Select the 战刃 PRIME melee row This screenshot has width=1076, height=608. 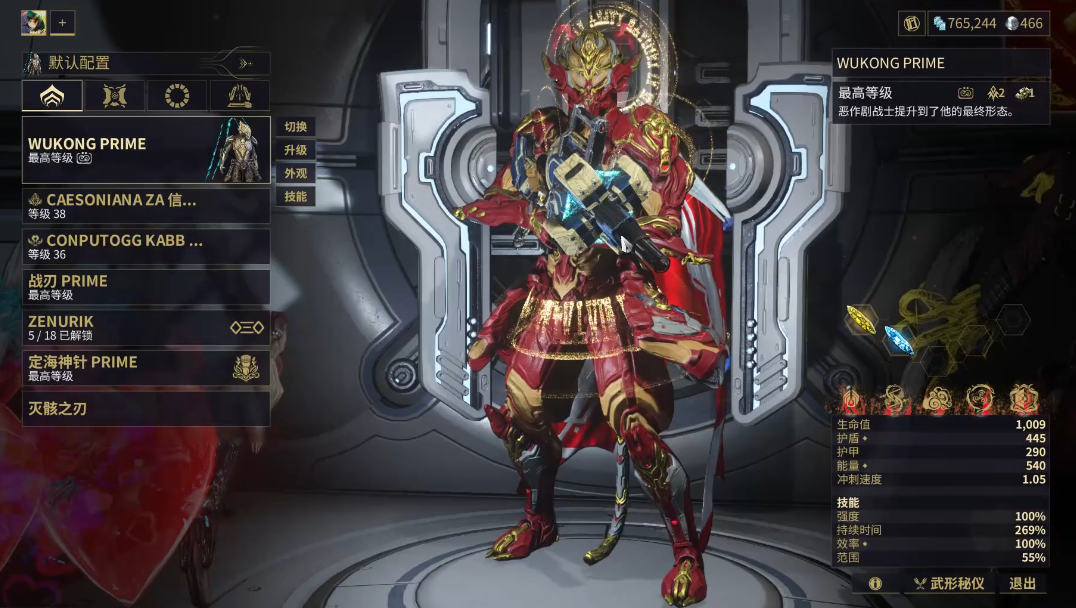point(146,287)
